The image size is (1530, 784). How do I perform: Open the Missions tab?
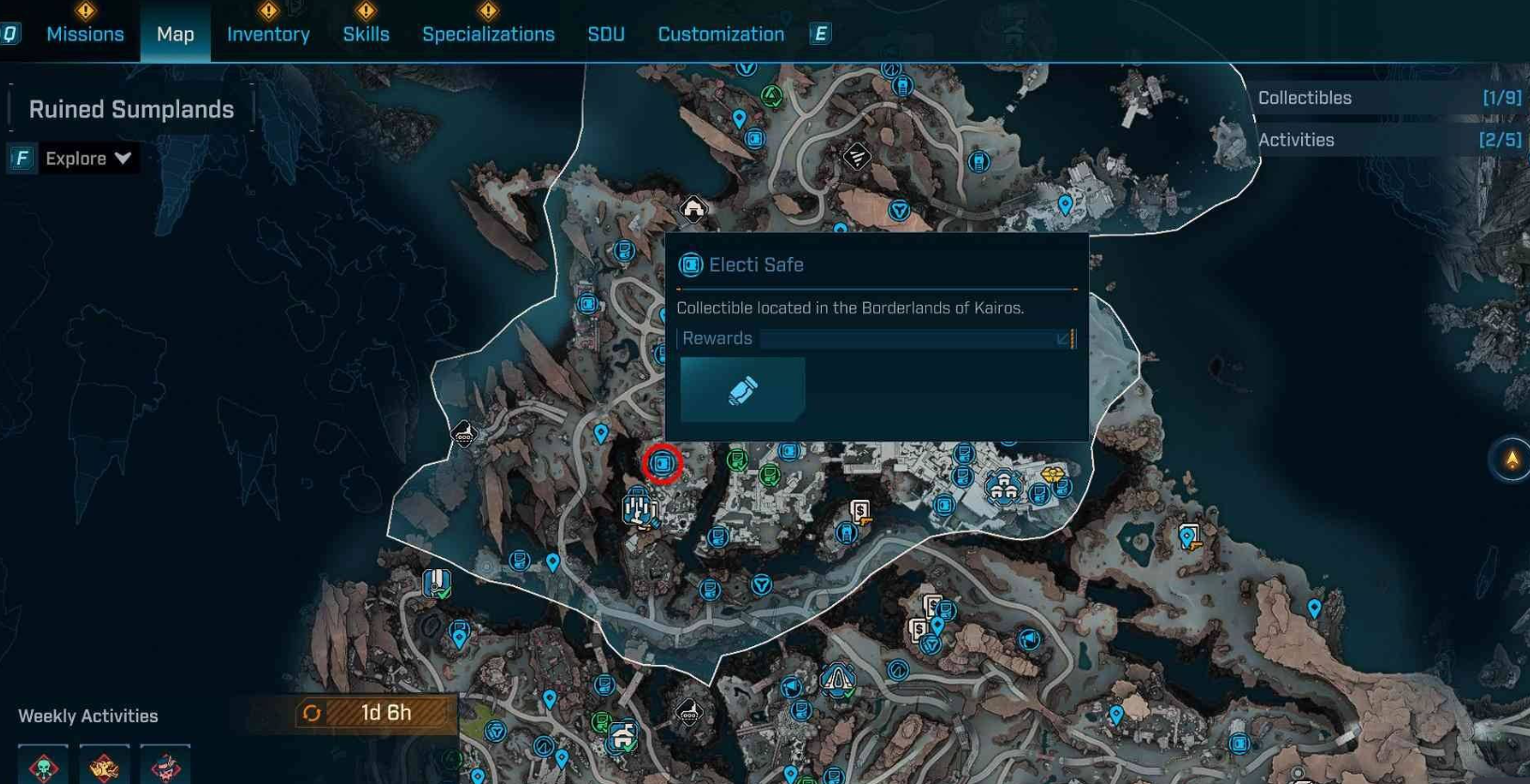coord(84,35)
